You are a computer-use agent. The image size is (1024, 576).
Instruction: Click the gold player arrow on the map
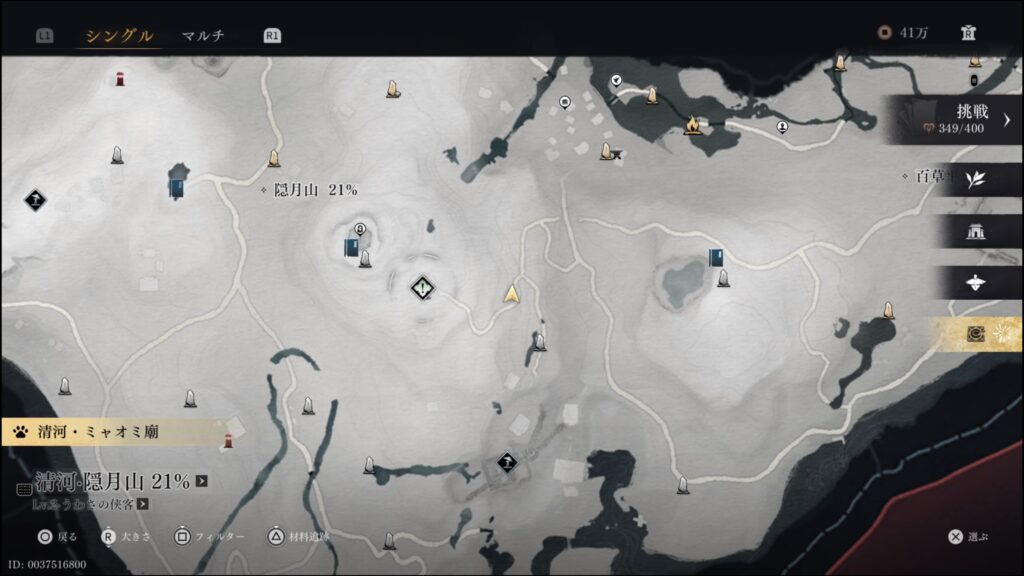pos(513,293)
